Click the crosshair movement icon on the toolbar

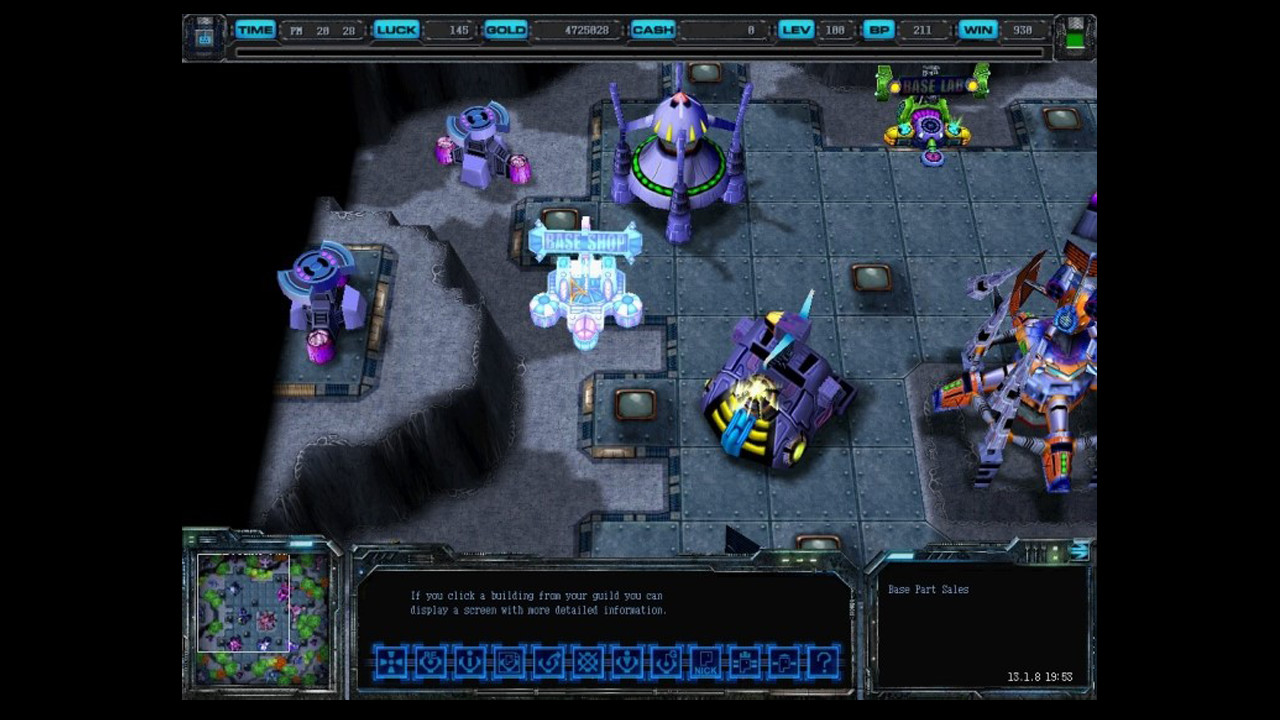(x=390, y=662)
